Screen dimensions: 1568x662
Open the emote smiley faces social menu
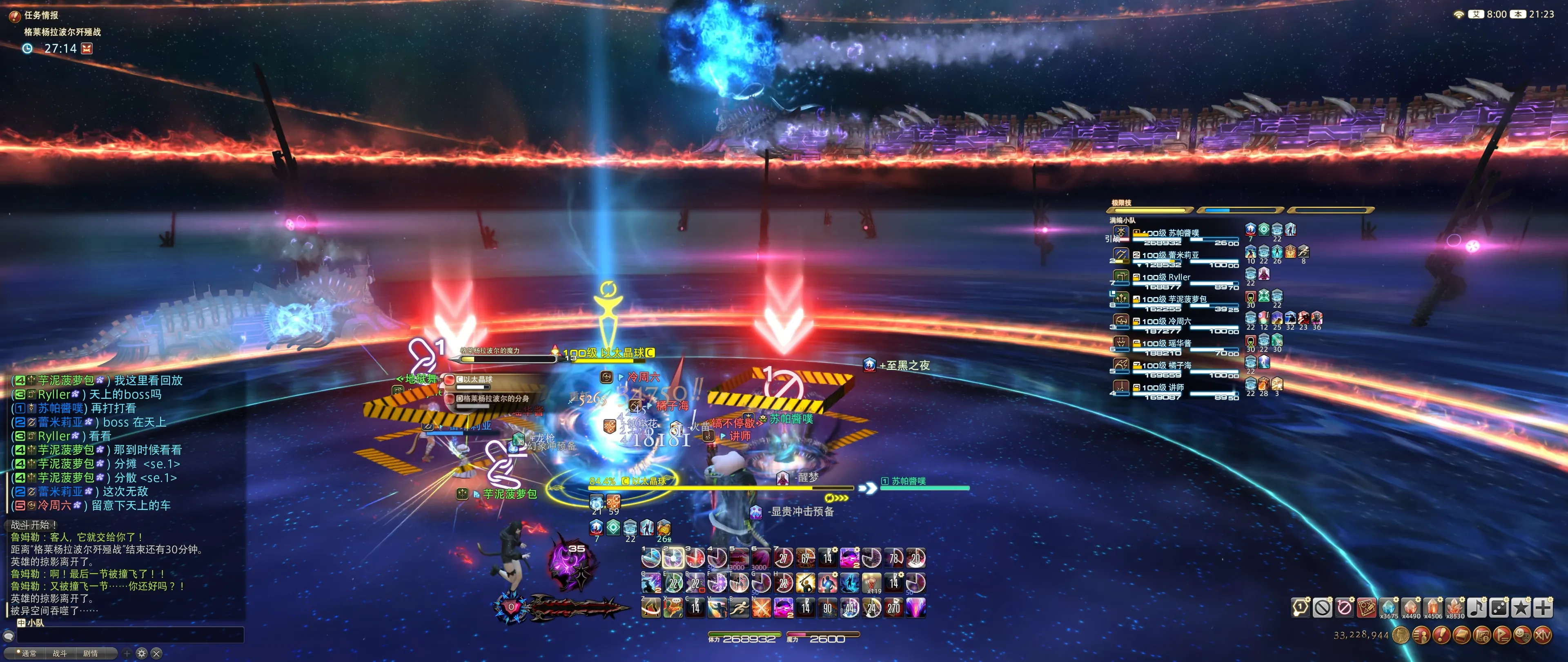(1522, 635)
